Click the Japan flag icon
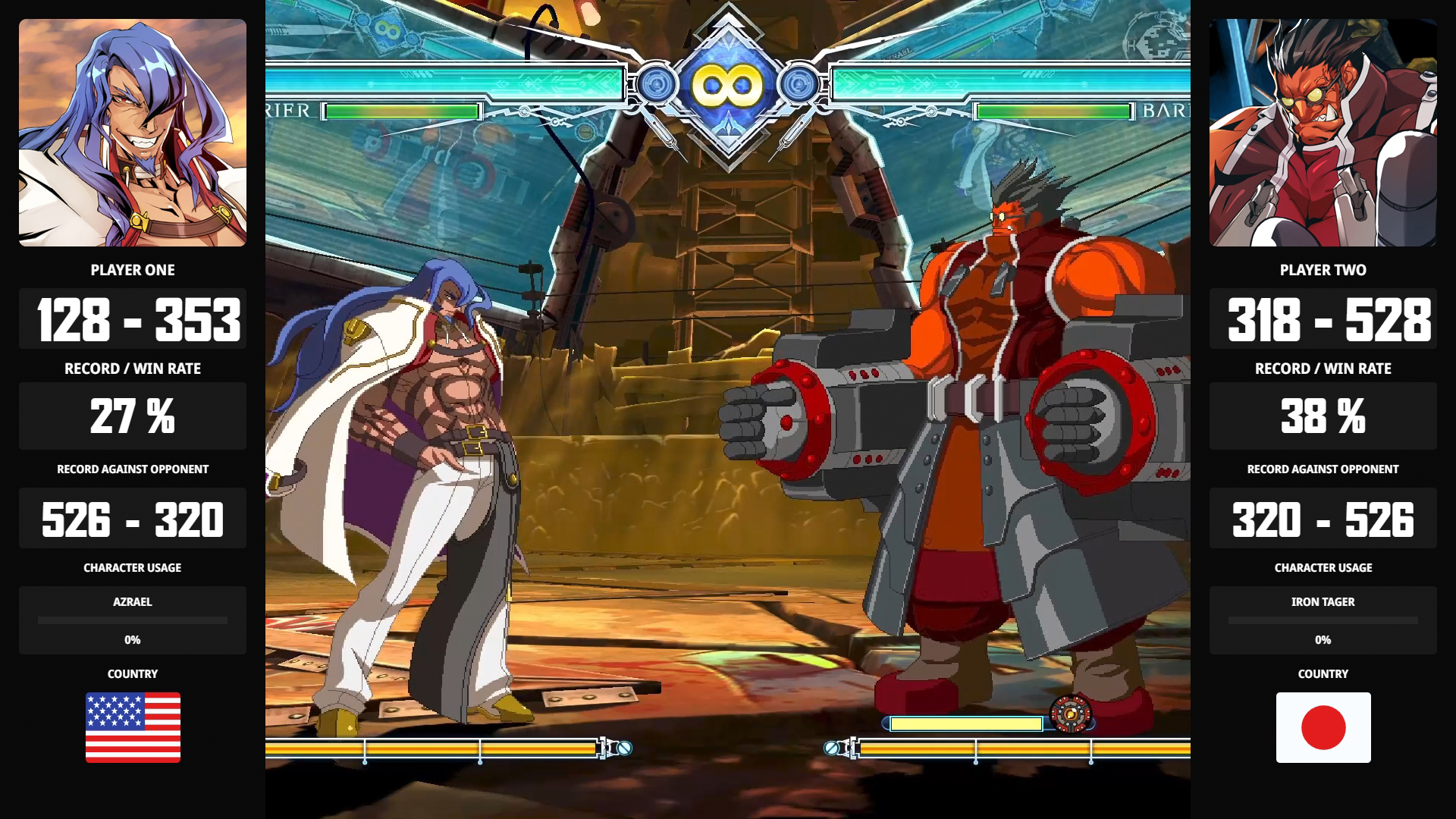Screen dimensions: 1456x819 (1323, 727)
